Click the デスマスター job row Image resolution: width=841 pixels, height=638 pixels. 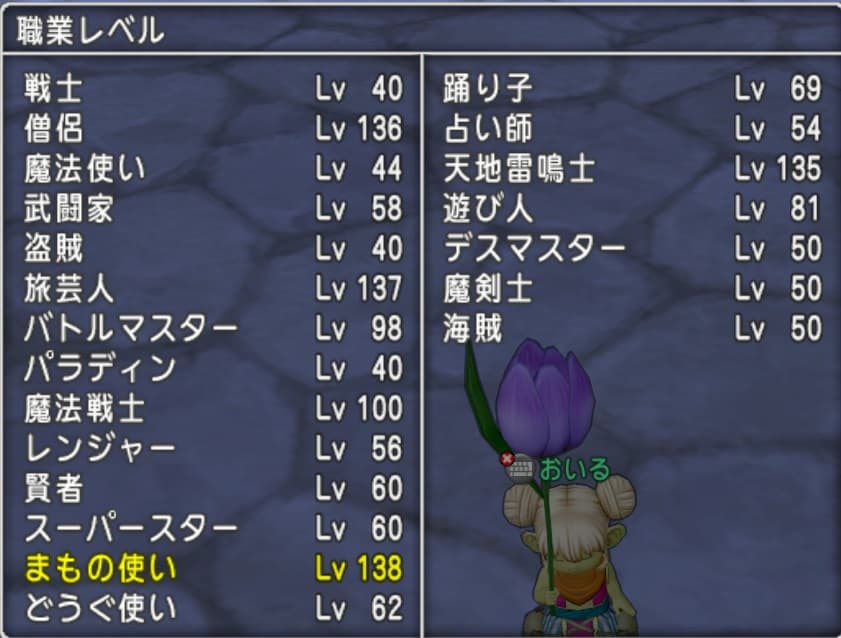pos(534,249)
